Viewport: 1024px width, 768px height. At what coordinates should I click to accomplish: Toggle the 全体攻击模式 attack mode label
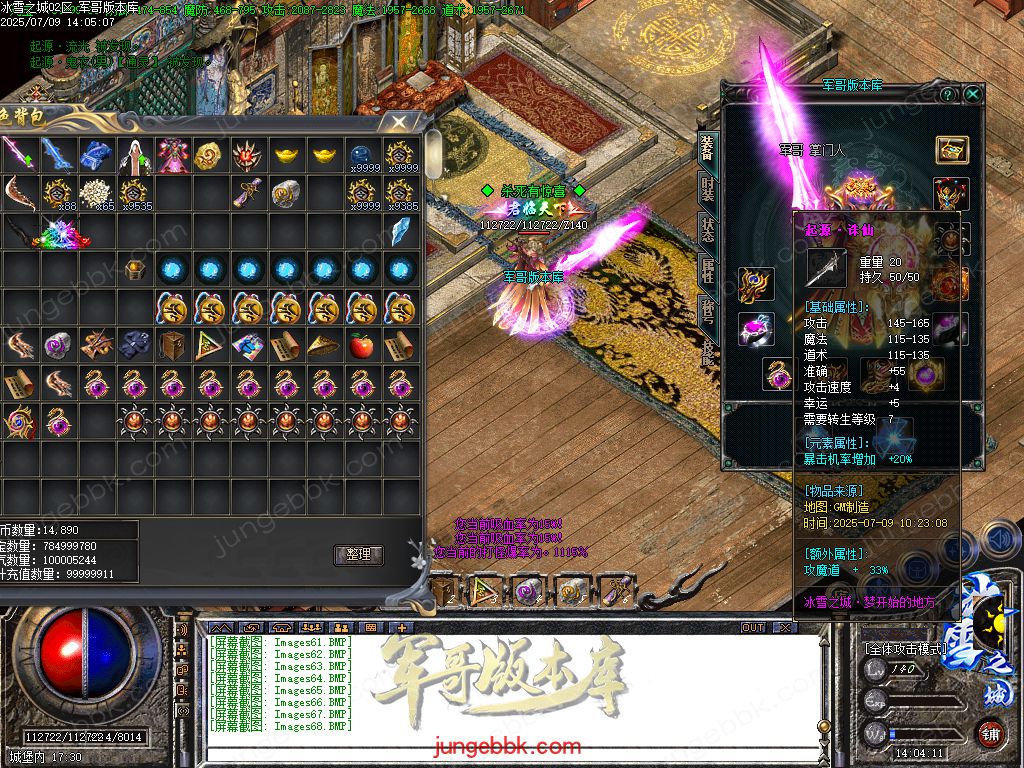tap(905, 648)
